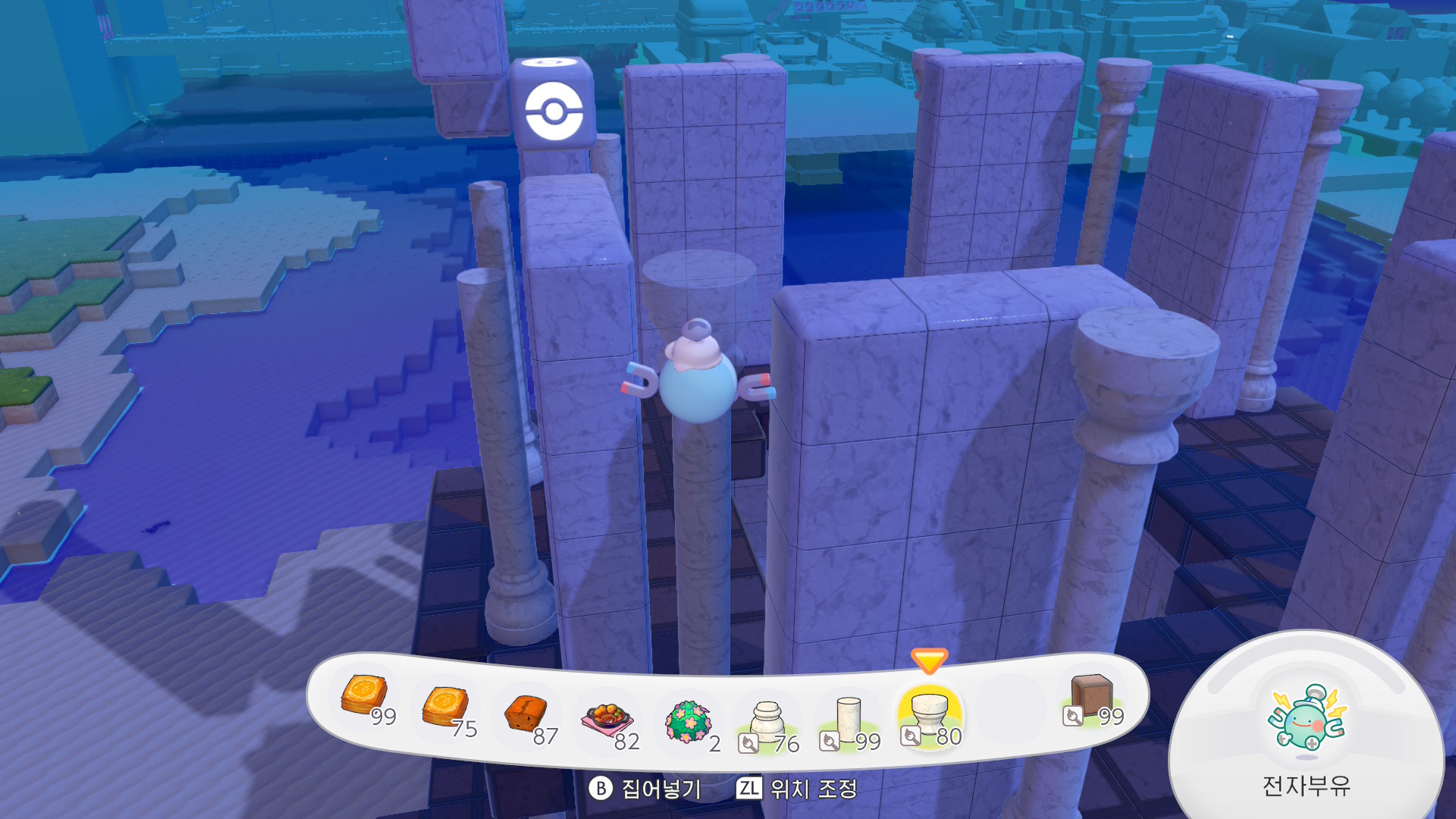Pick the stew dish on pink cloth

pyautogui.click(x=607, y=719)
